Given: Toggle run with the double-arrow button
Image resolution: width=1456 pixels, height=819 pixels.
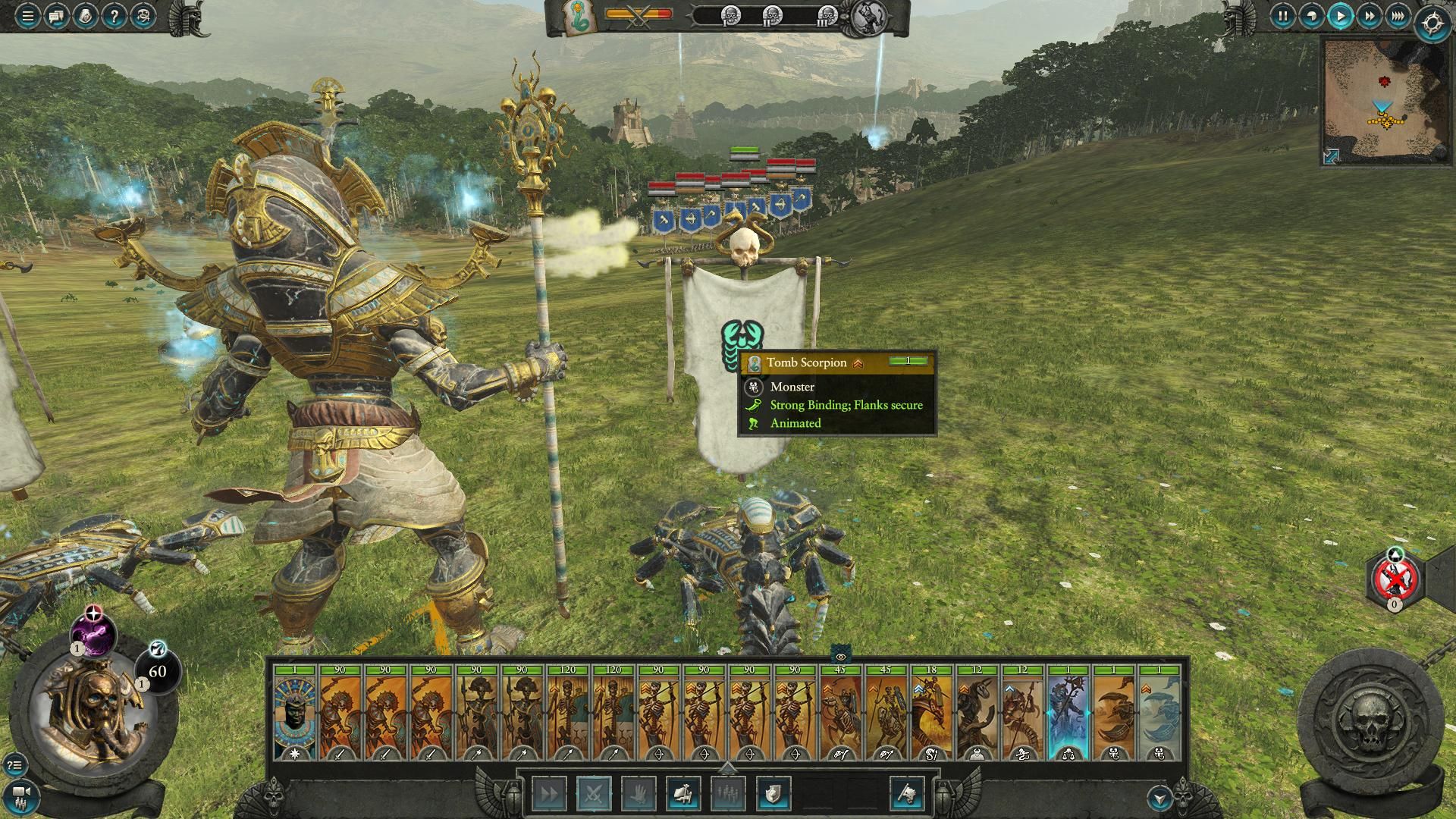Looking at the screenshot, I should coord(548,794).
